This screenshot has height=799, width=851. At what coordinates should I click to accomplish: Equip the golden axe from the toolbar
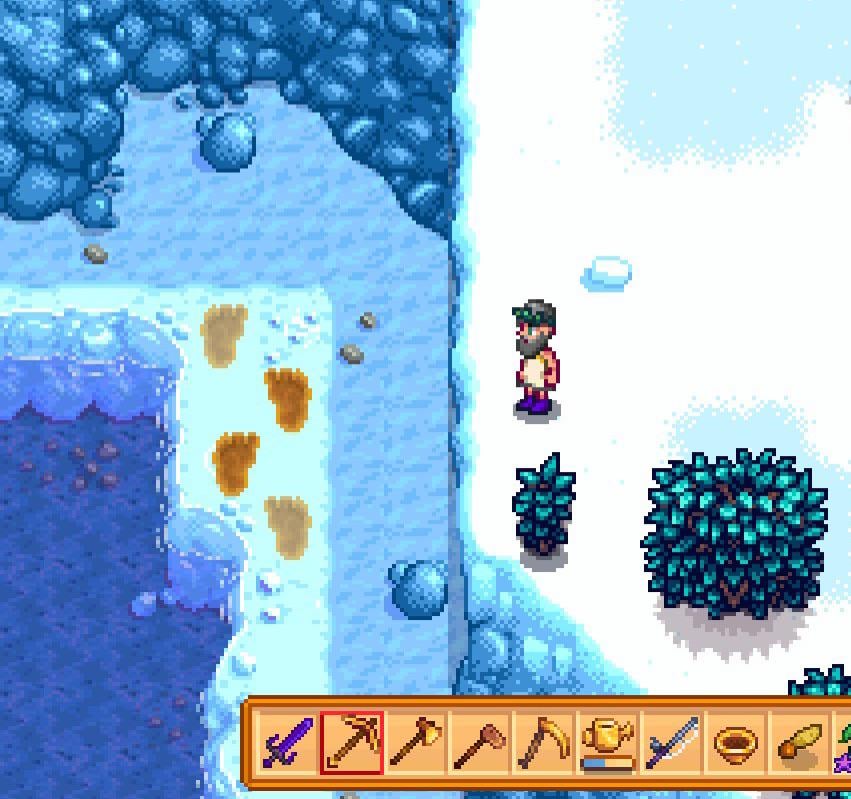(x=415, y=744)
